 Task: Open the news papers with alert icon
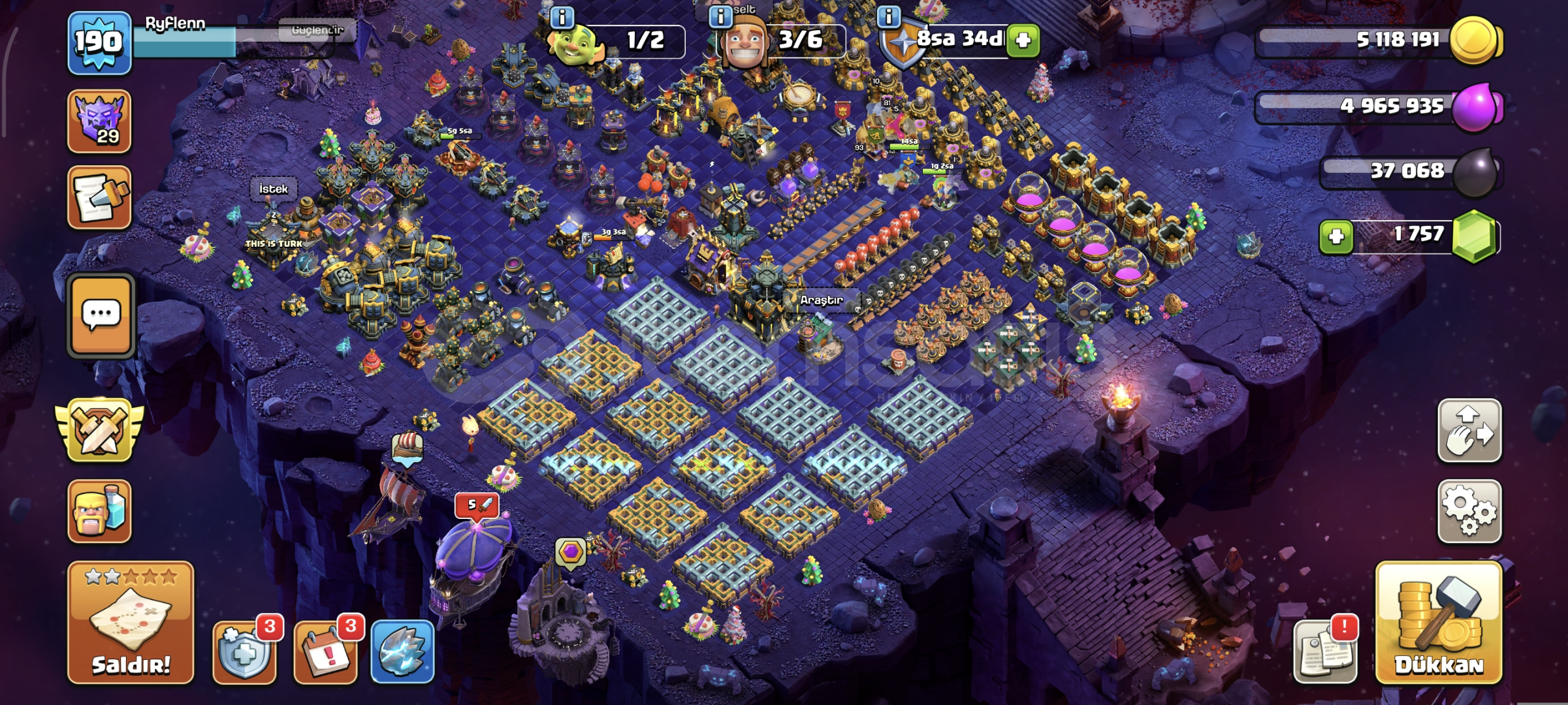(1324, 651)
